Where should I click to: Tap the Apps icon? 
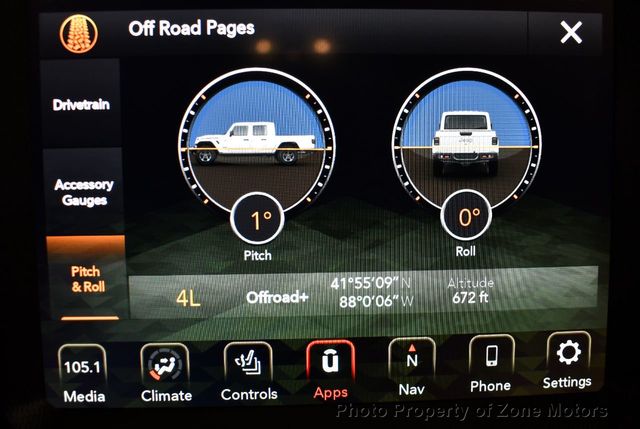pos(330,369)
